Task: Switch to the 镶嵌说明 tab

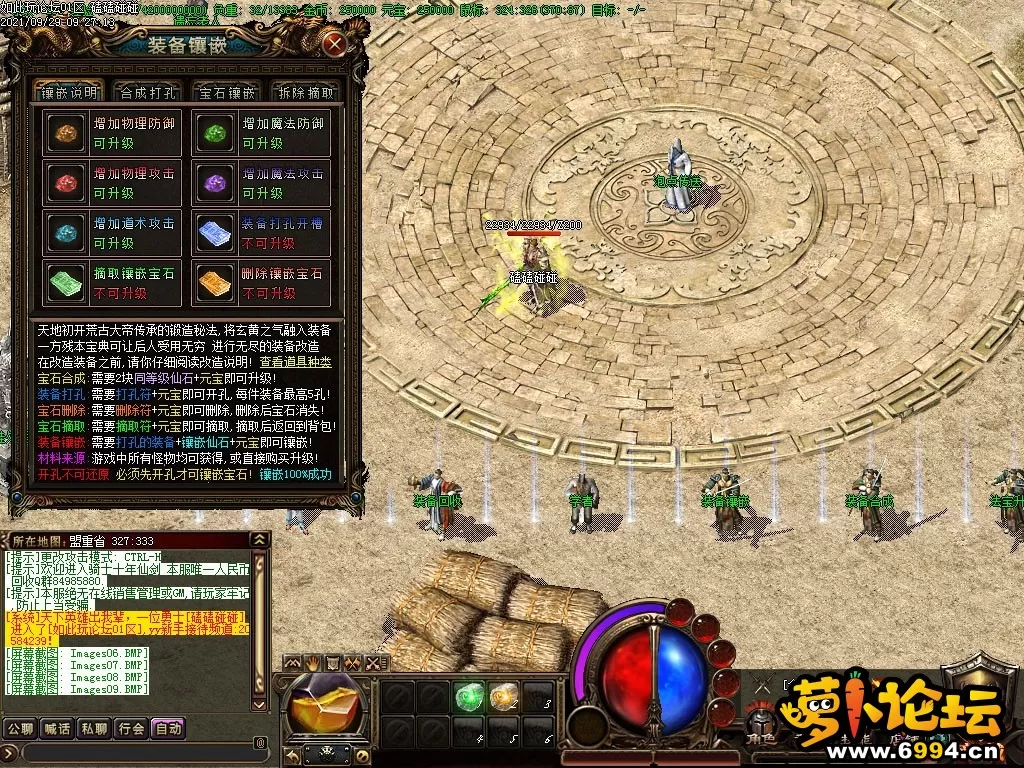Action: pyautogui.click(x=68, y=92)
